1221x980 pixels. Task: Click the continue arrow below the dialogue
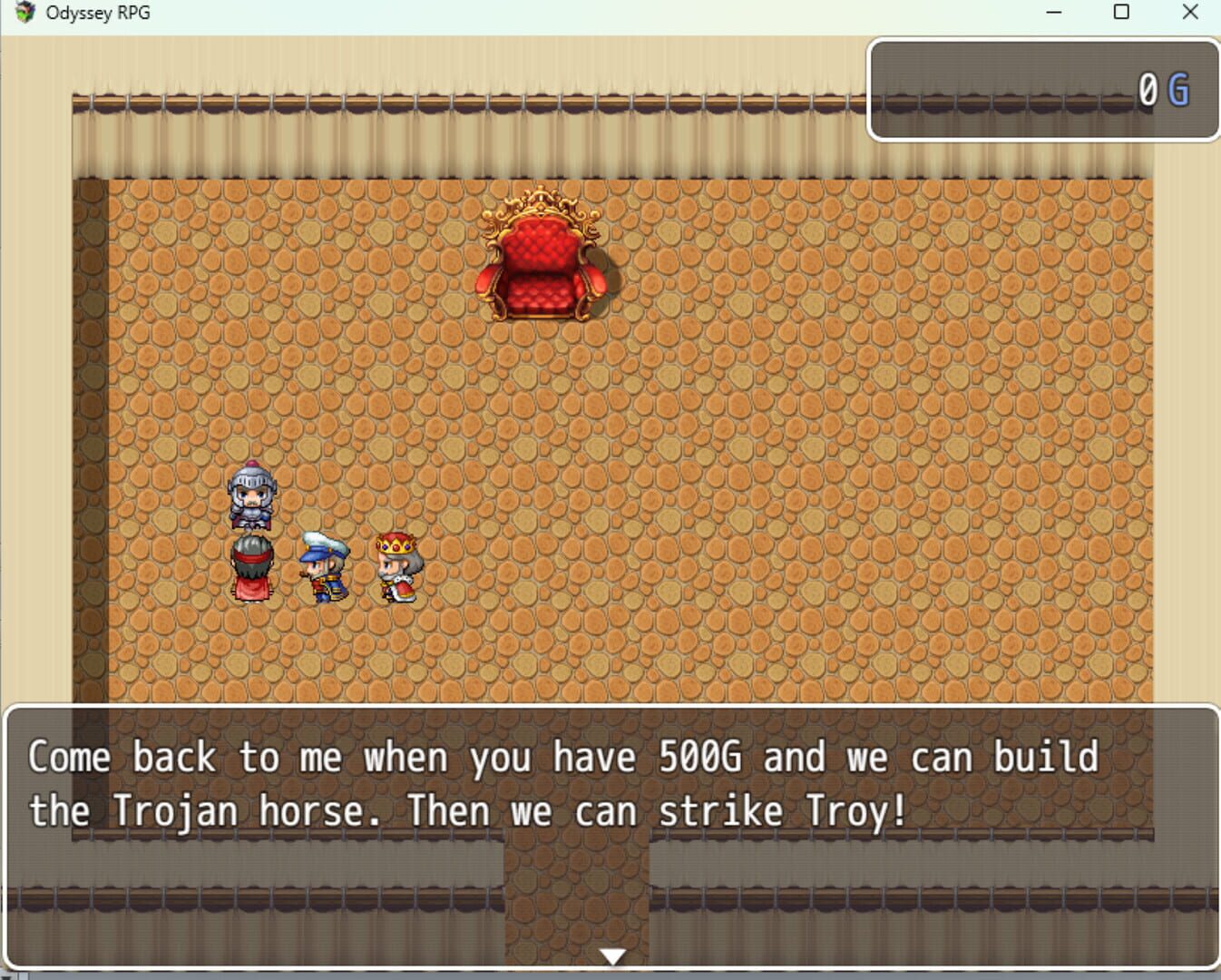(615, 955)
